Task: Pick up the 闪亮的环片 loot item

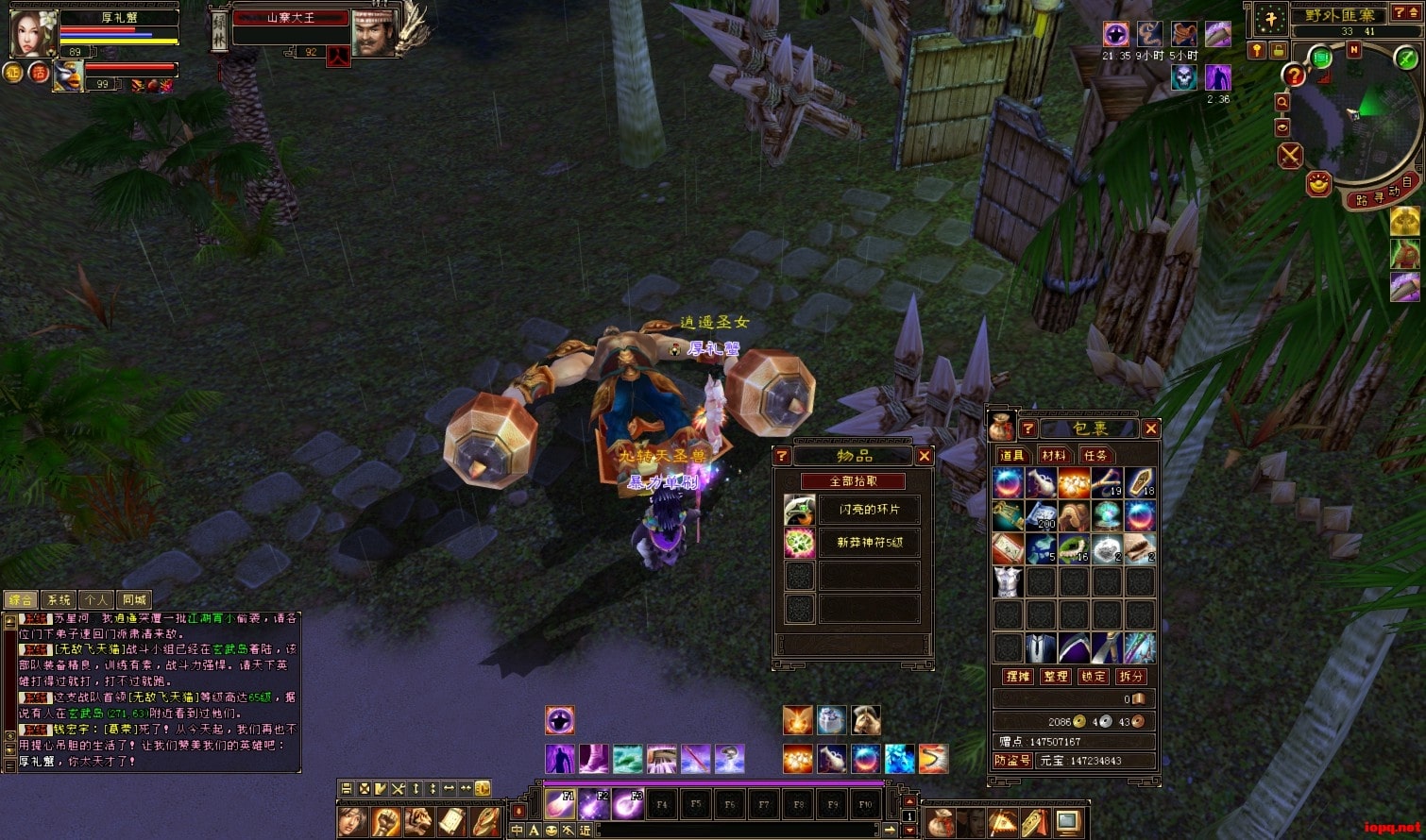Action: (x=869, y=510)
